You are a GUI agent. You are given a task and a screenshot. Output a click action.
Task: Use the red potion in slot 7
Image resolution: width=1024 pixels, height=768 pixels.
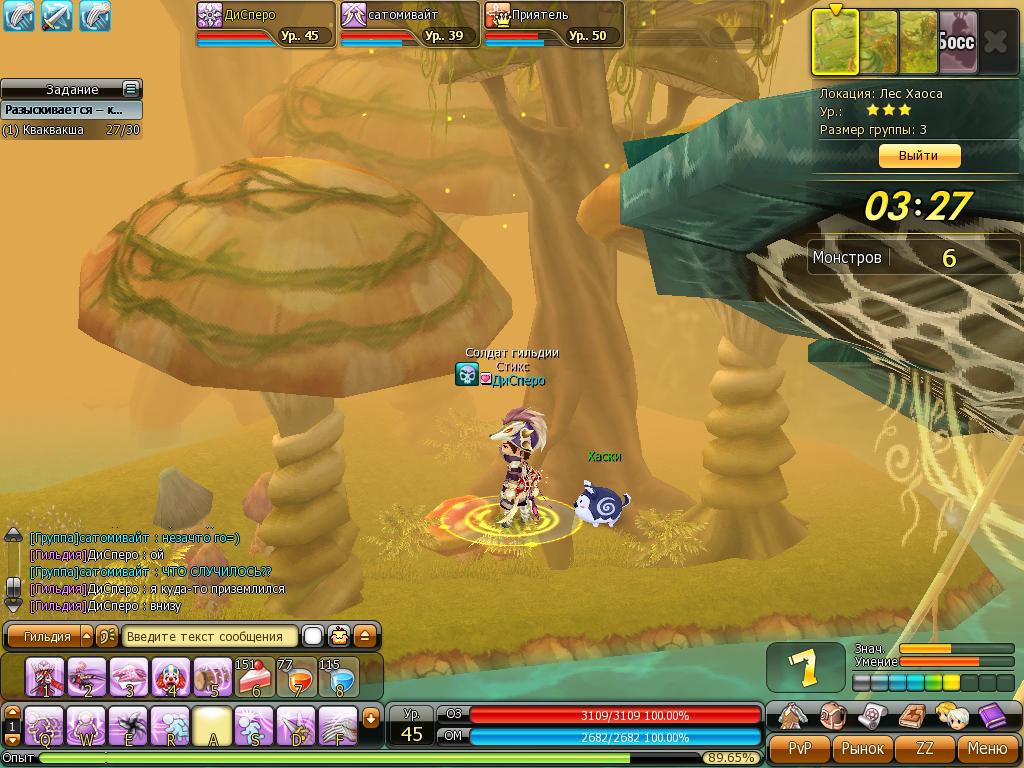297,677
